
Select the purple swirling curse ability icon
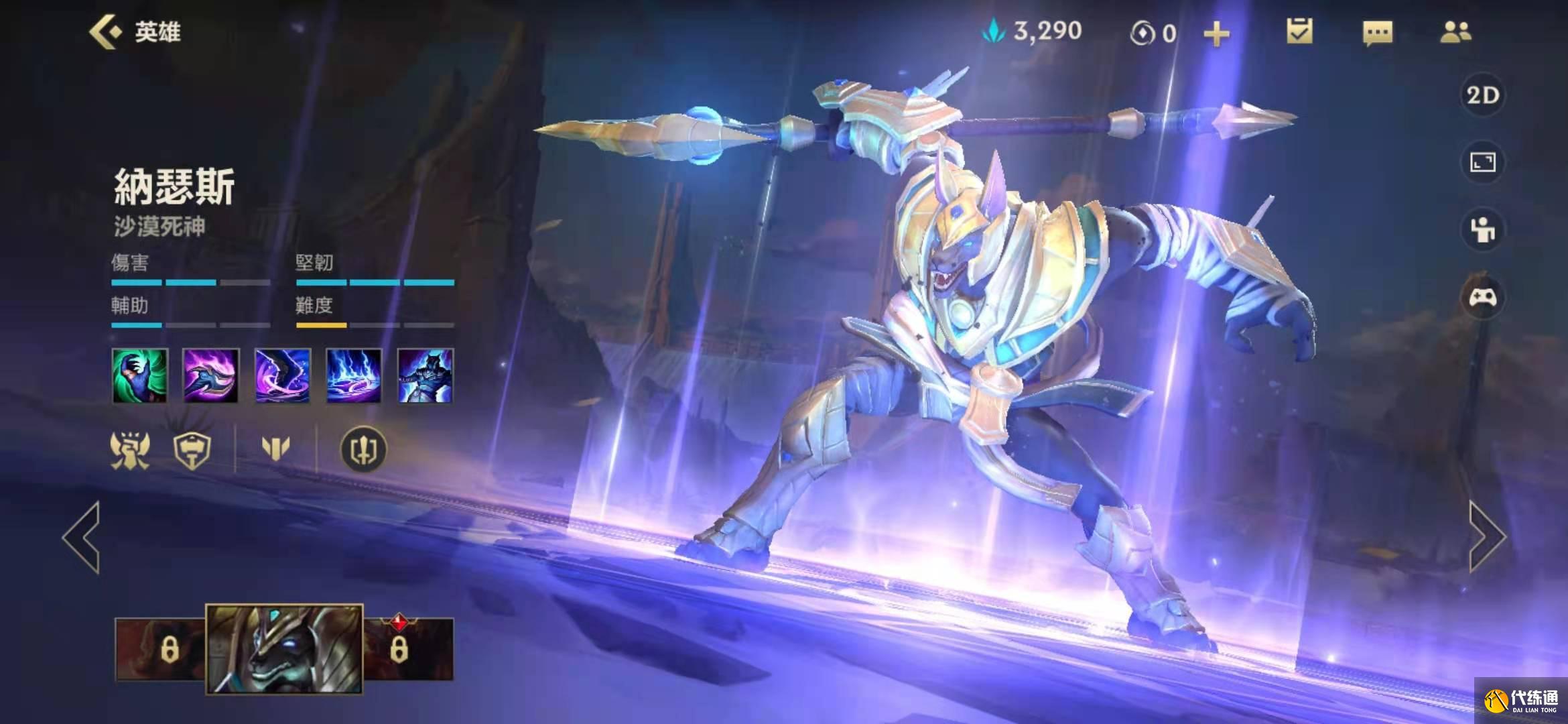click(x=282, y=375)
